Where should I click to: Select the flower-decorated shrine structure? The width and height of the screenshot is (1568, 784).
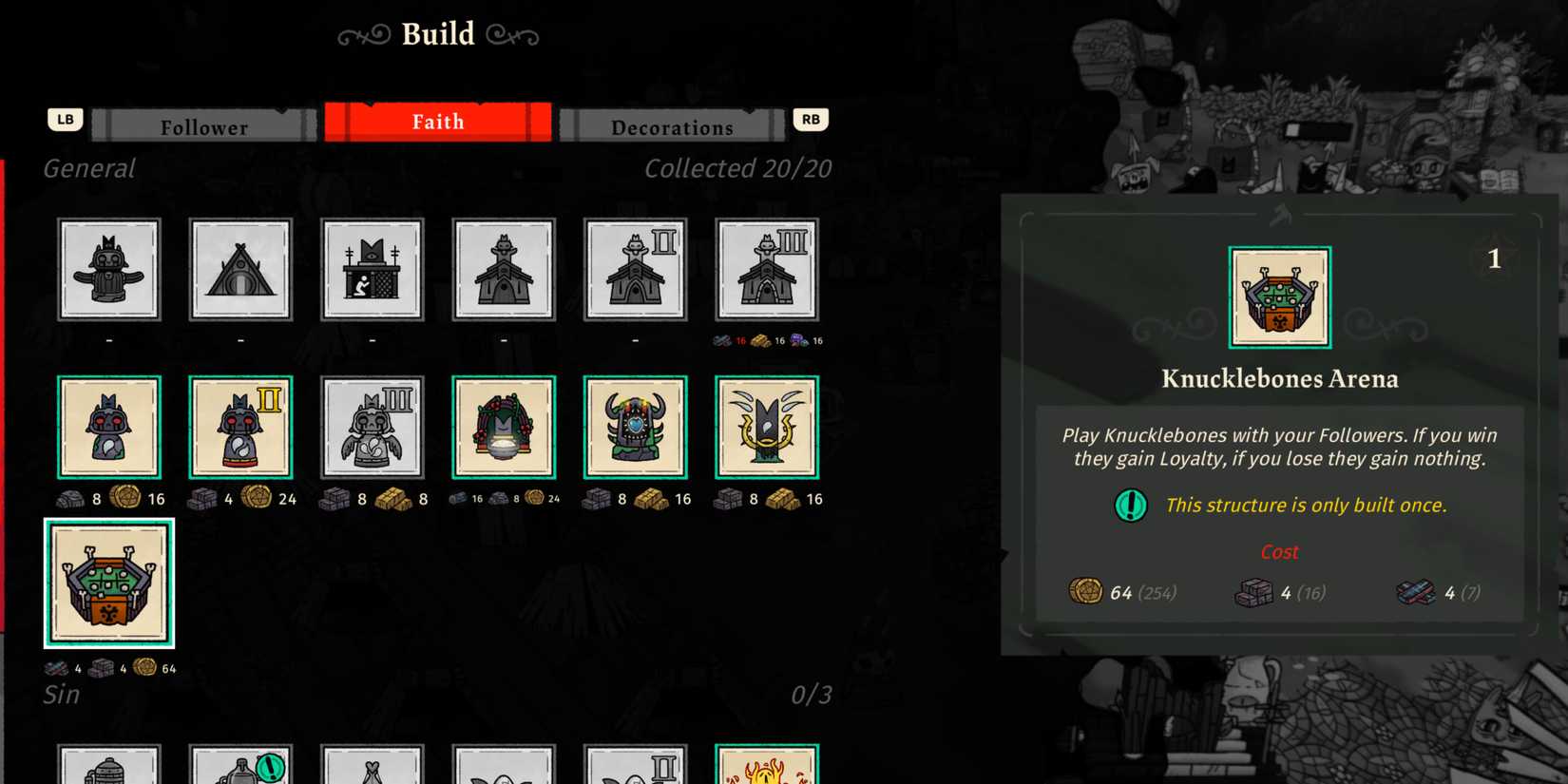tap(504, 426)
